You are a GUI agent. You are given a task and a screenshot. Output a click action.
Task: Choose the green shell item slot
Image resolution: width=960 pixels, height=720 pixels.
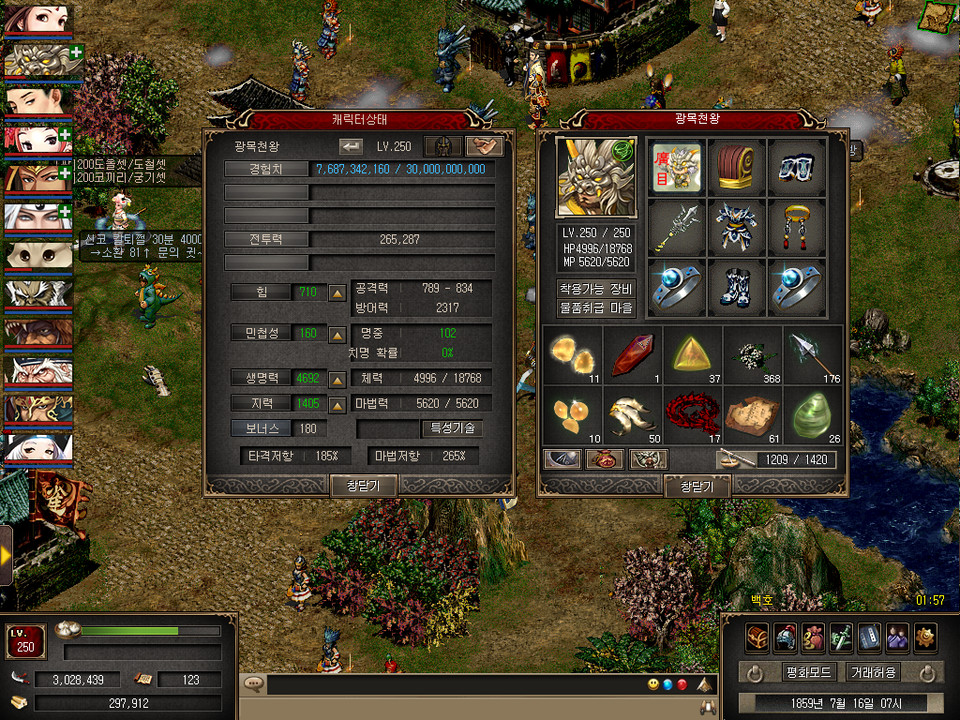[812, 414]
